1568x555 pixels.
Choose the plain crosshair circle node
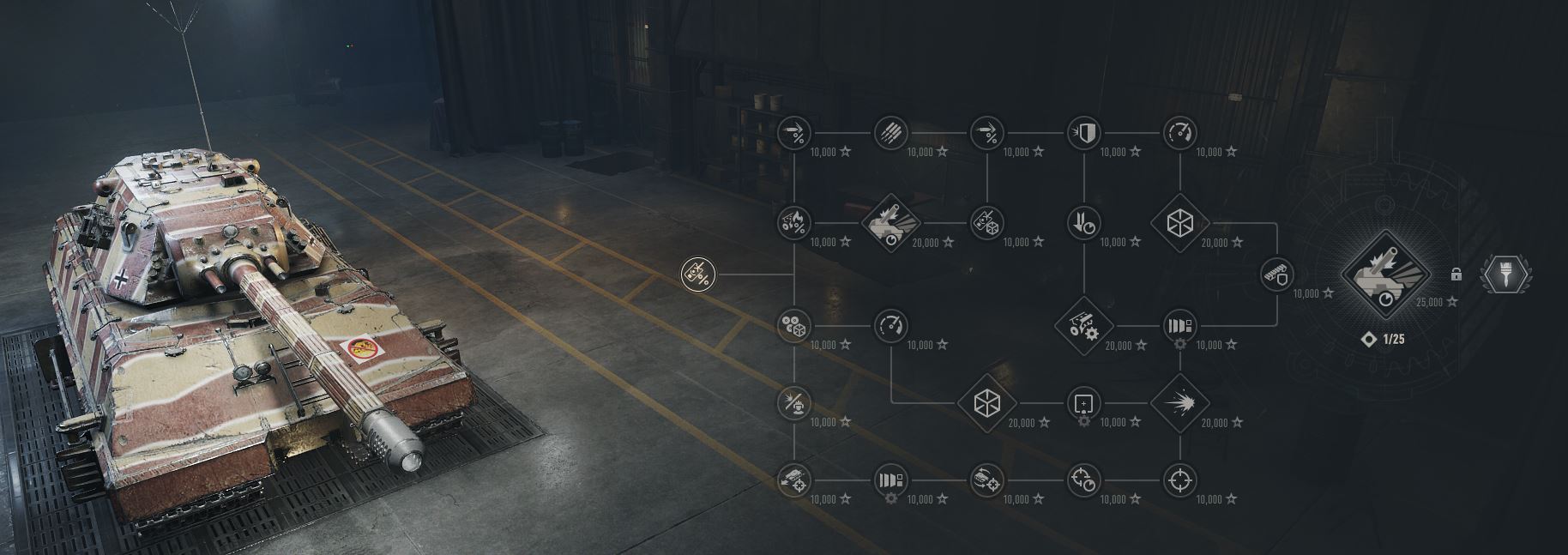pyautogui.click(x=1180, y=480)
